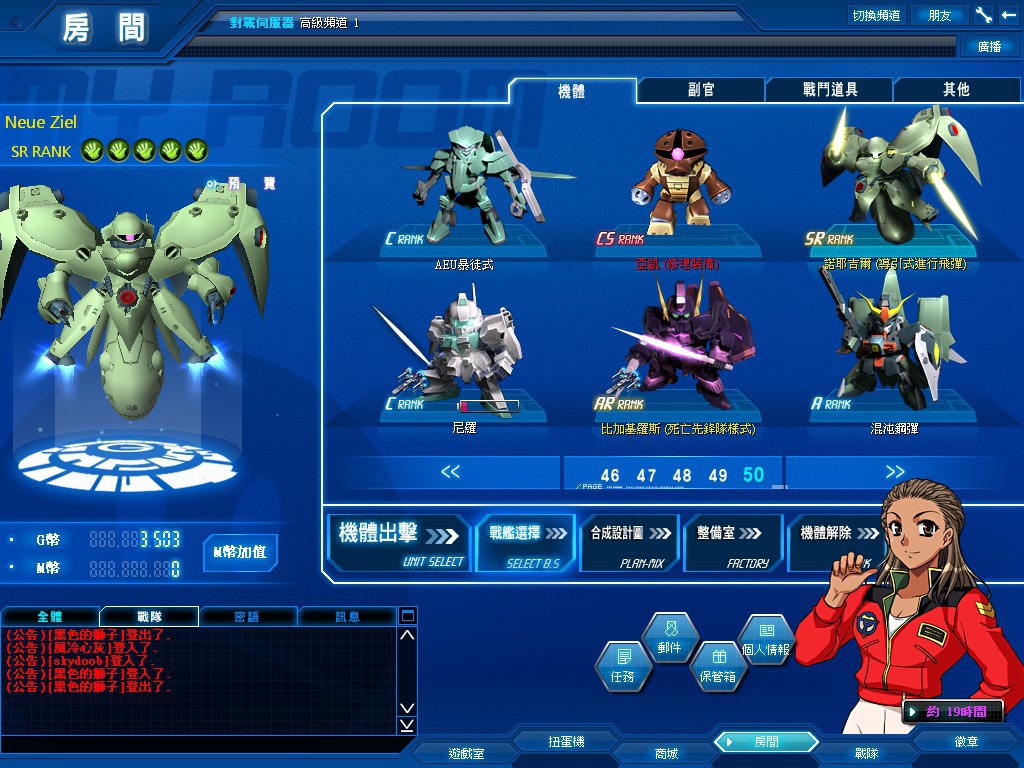Open the 戰鬥道具 tab
Screen dimensions: 1024x768
[829, 90]
